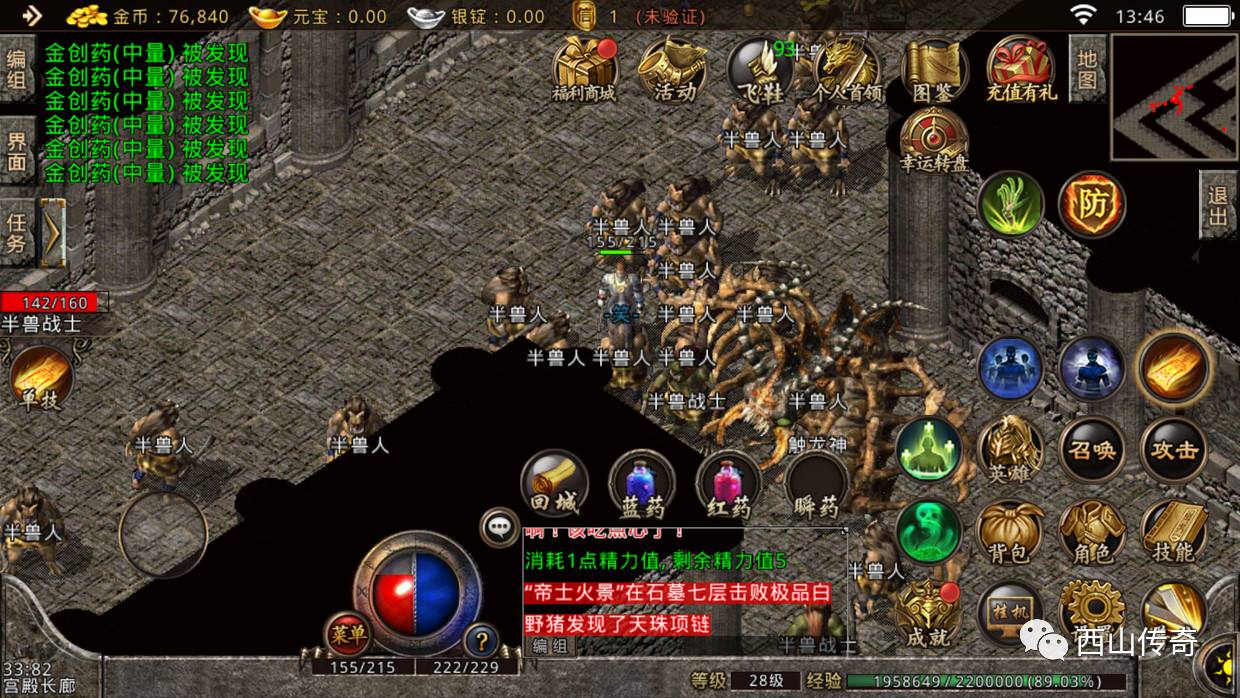Viewport: 1240px width, 698px height.
Task: Toggle the 防 defense mode button
Action: point(1092,204)
